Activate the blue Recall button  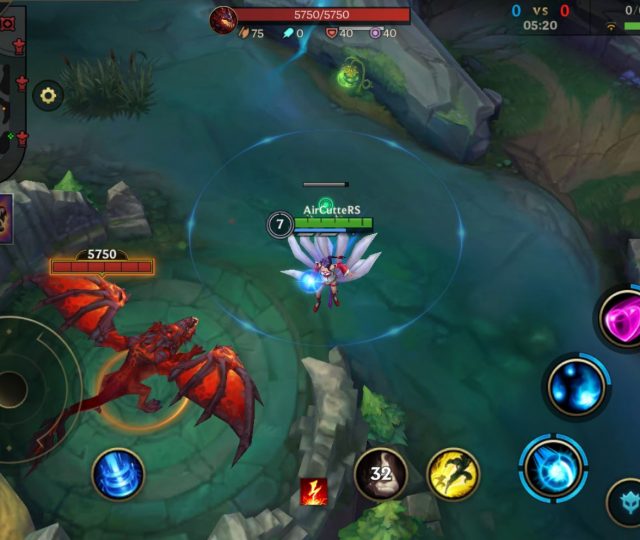click(x=118, y=474)
